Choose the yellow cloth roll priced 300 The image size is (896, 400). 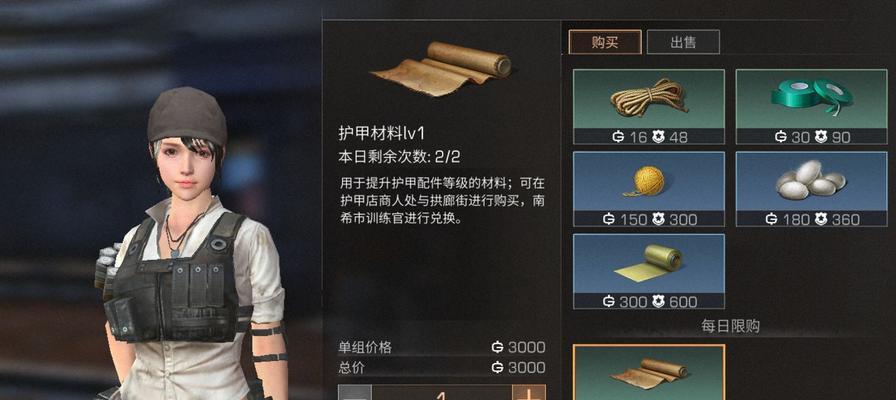coord(648,270)
